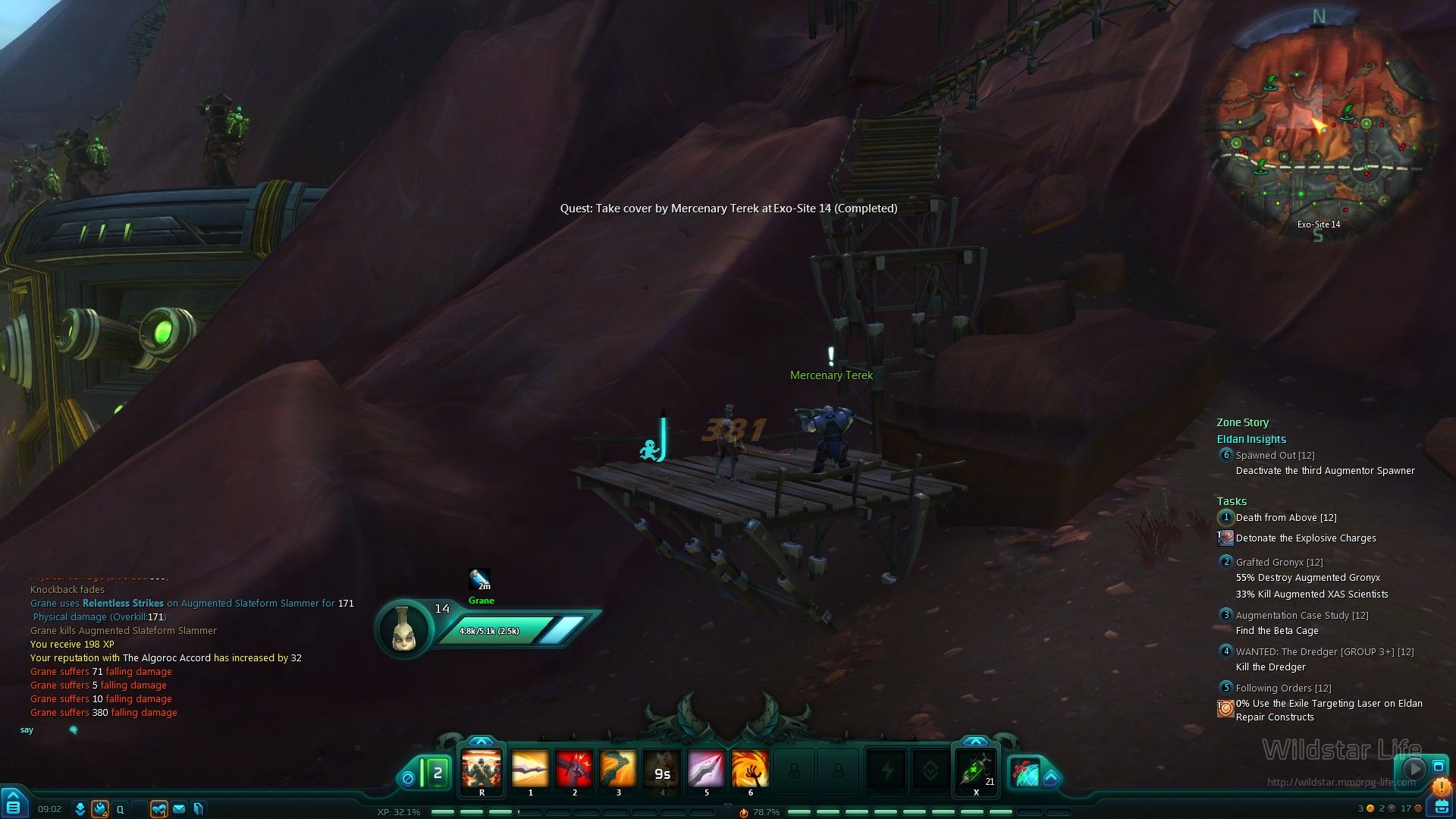This screenshot has height=819, width=1456.
Task: Open the mail envelope icon
Action: (179, 809)
